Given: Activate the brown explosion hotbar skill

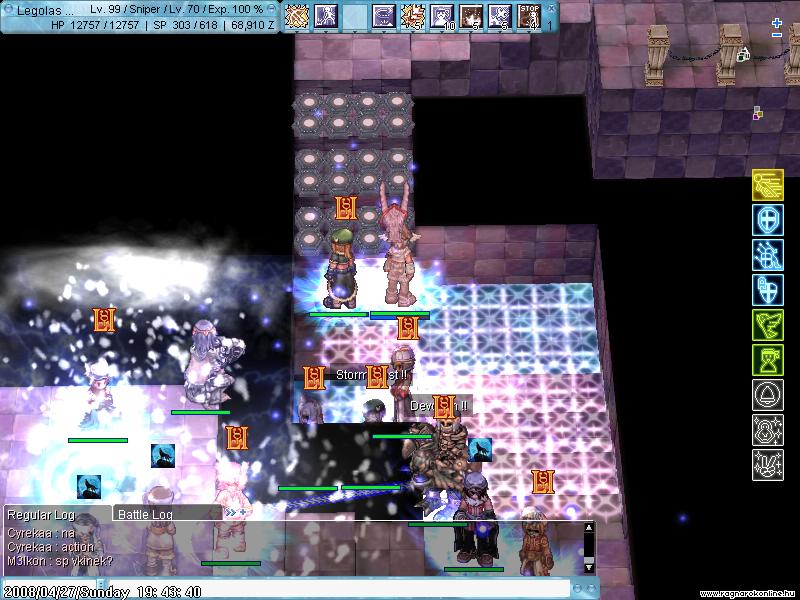Looking at the screenshot, I should pos(471,16).
